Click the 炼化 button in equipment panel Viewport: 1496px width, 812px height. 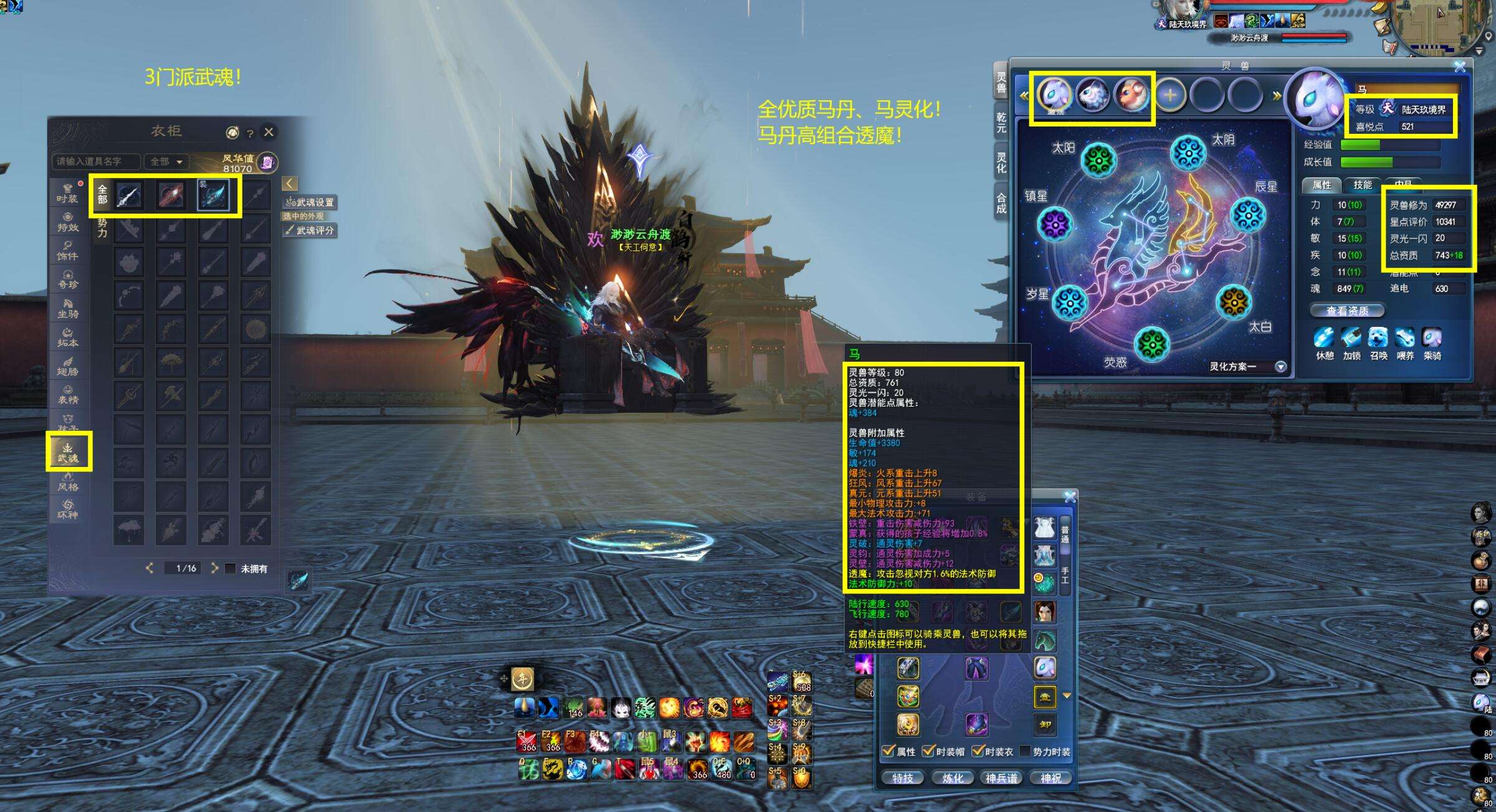(952, 778)
